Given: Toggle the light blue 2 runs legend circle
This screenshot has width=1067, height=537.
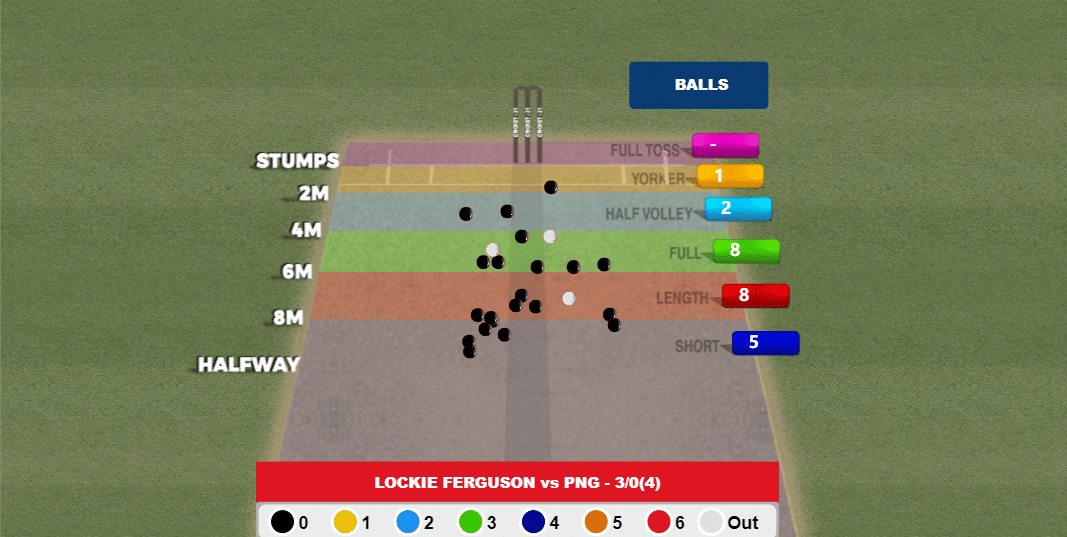Looking at the screenshot, I should pos(408,522).
